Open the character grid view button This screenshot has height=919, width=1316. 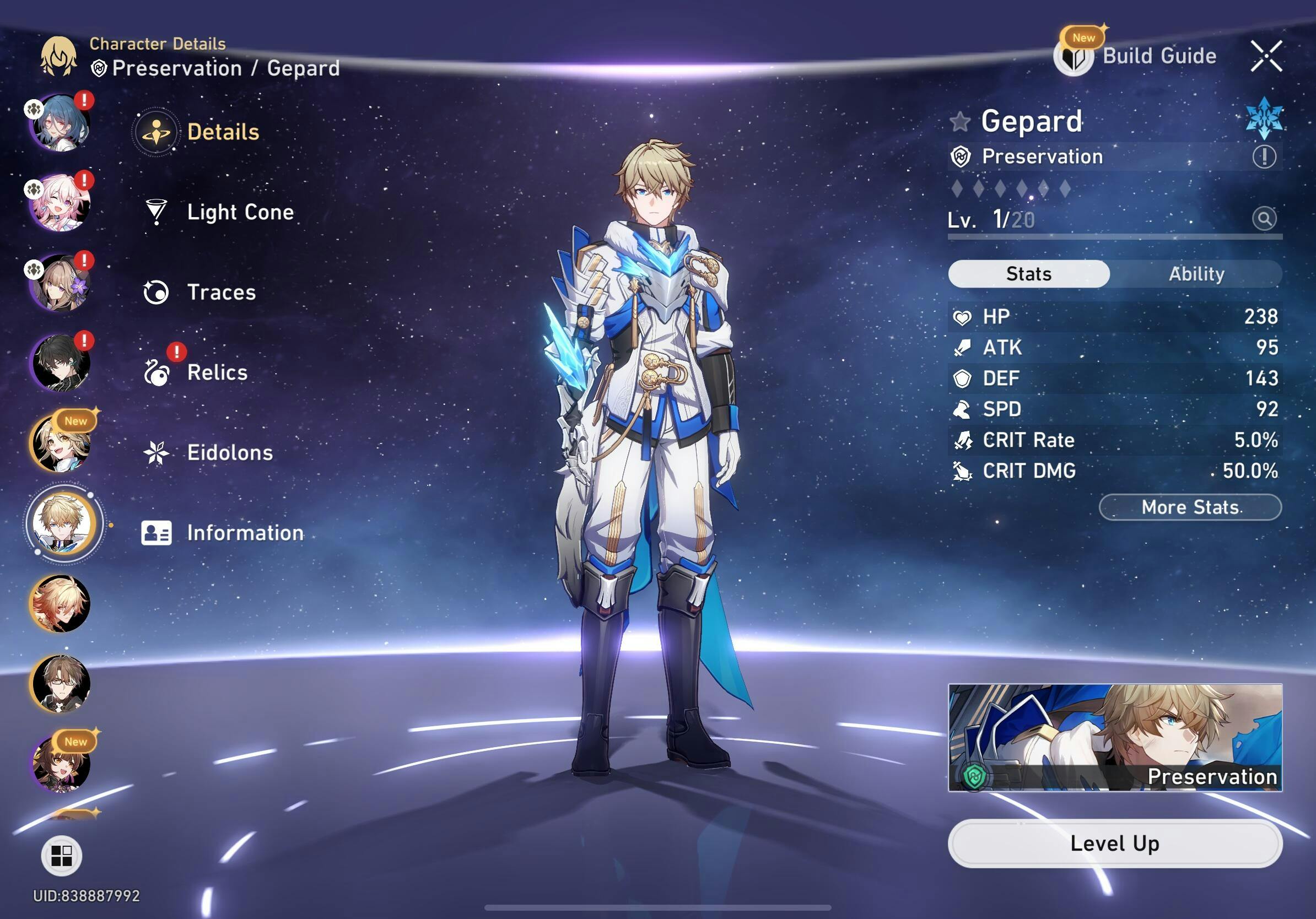pyautogui.click(x=61, y=856)
